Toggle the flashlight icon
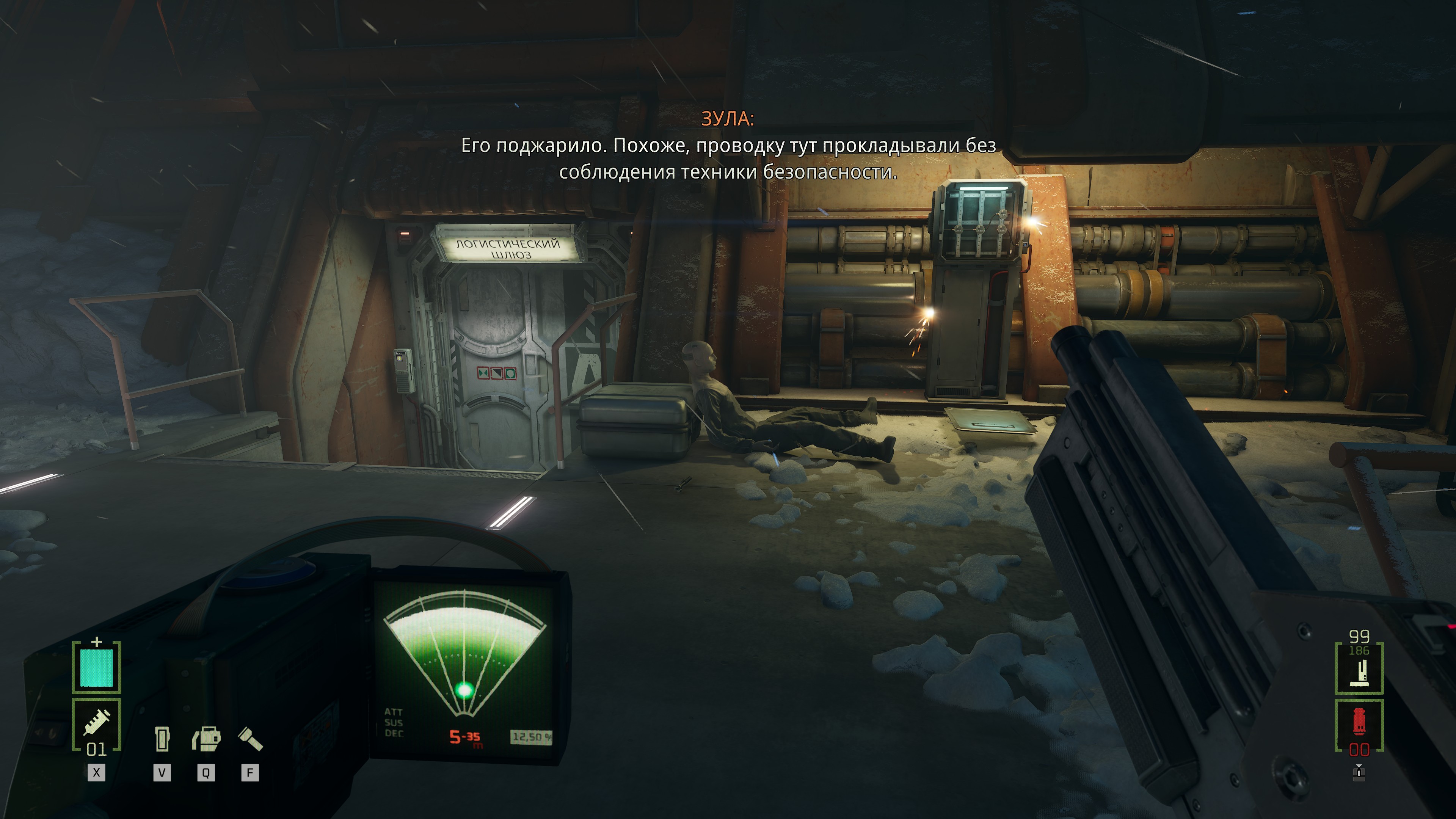Image resolution: width=1456 pixels, height=819 pixels. click(x=250, y=739)
